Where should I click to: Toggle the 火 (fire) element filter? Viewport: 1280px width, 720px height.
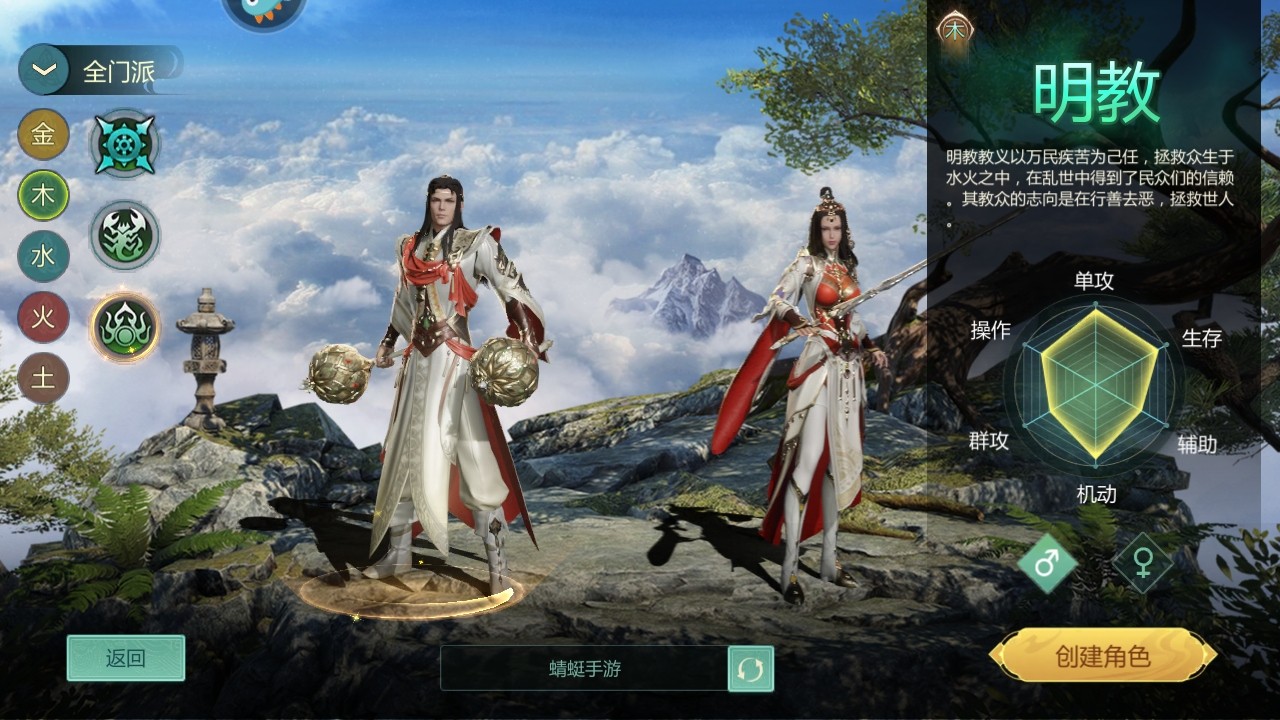[43, 318]
